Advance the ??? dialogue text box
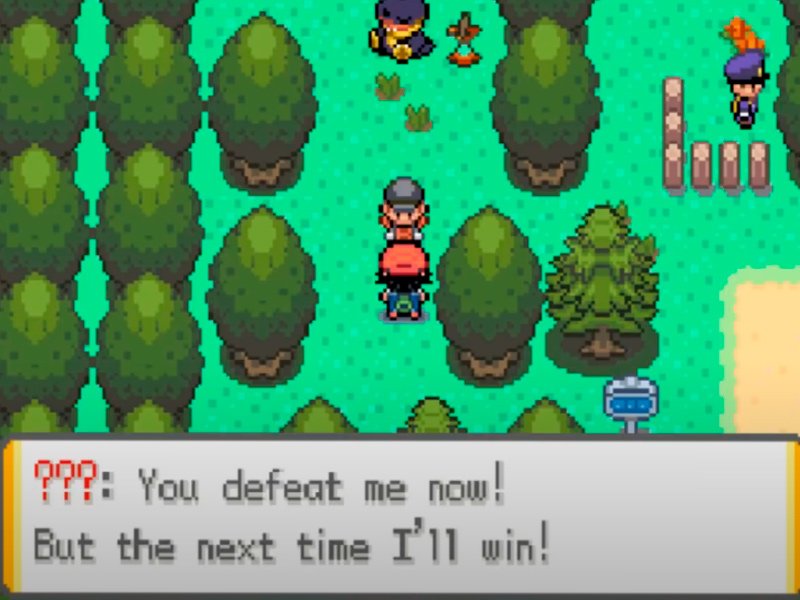 click(x=400, y=517)
